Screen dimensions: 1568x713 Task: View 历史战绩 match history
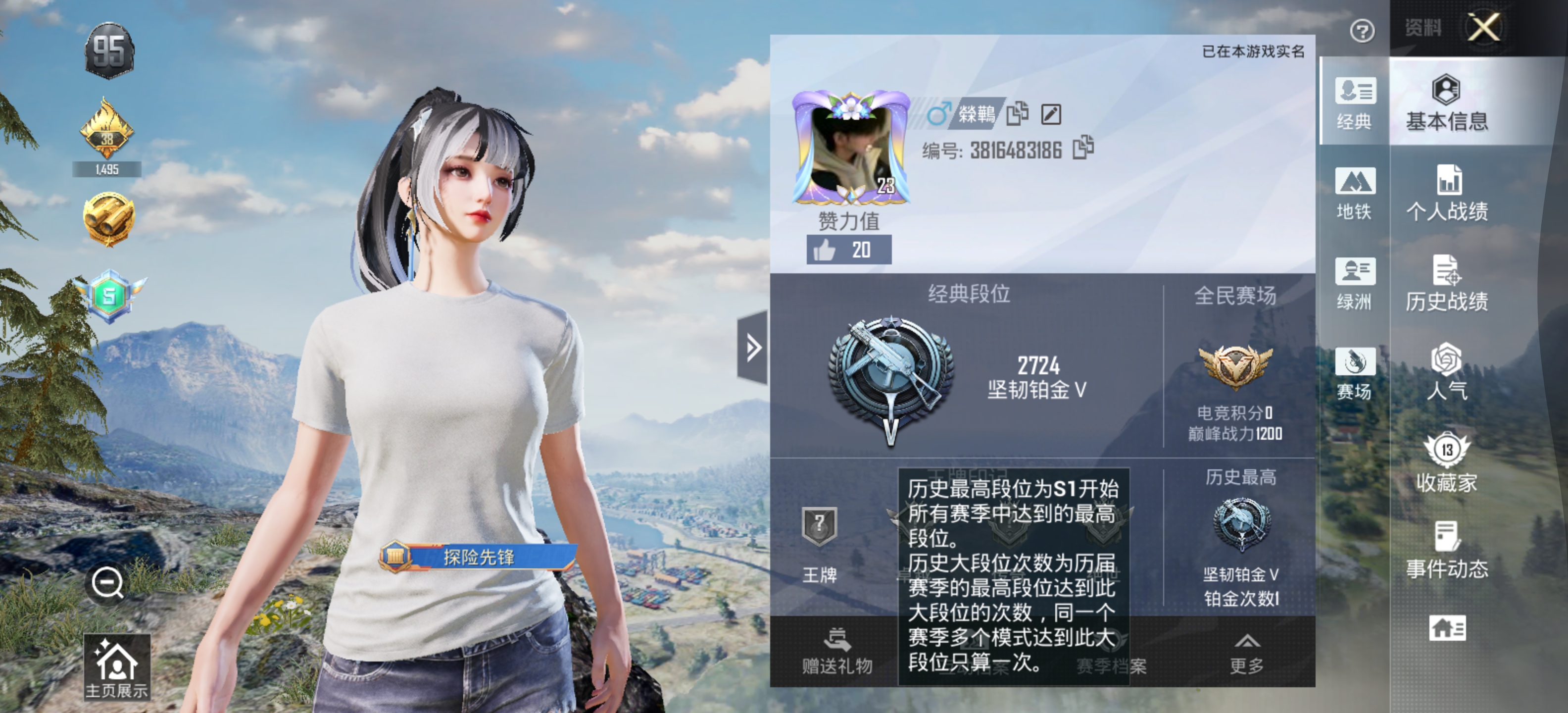pos(1447,283)
